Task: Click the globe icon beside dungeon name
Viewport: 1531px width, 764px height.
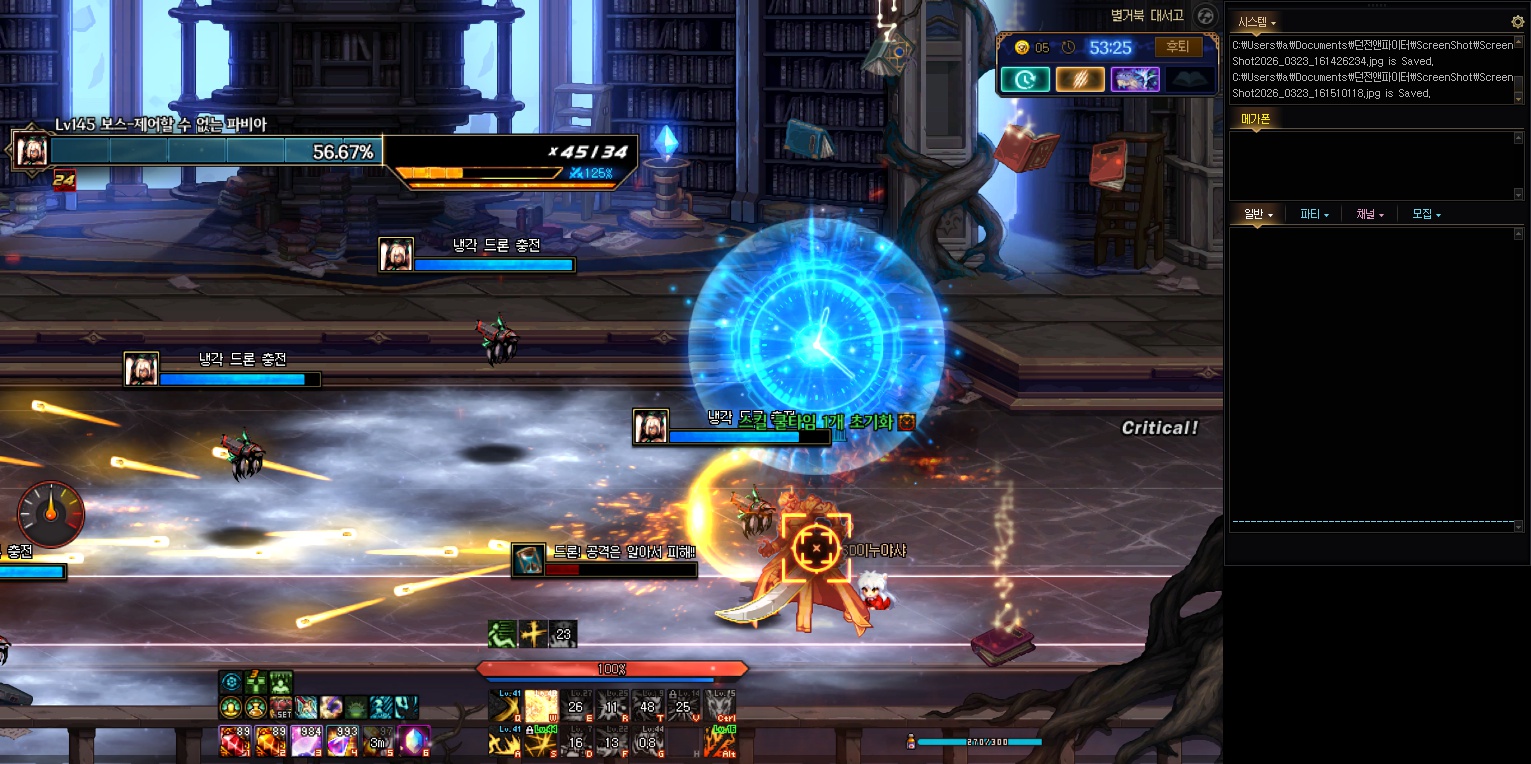Action: point(1205,15)
